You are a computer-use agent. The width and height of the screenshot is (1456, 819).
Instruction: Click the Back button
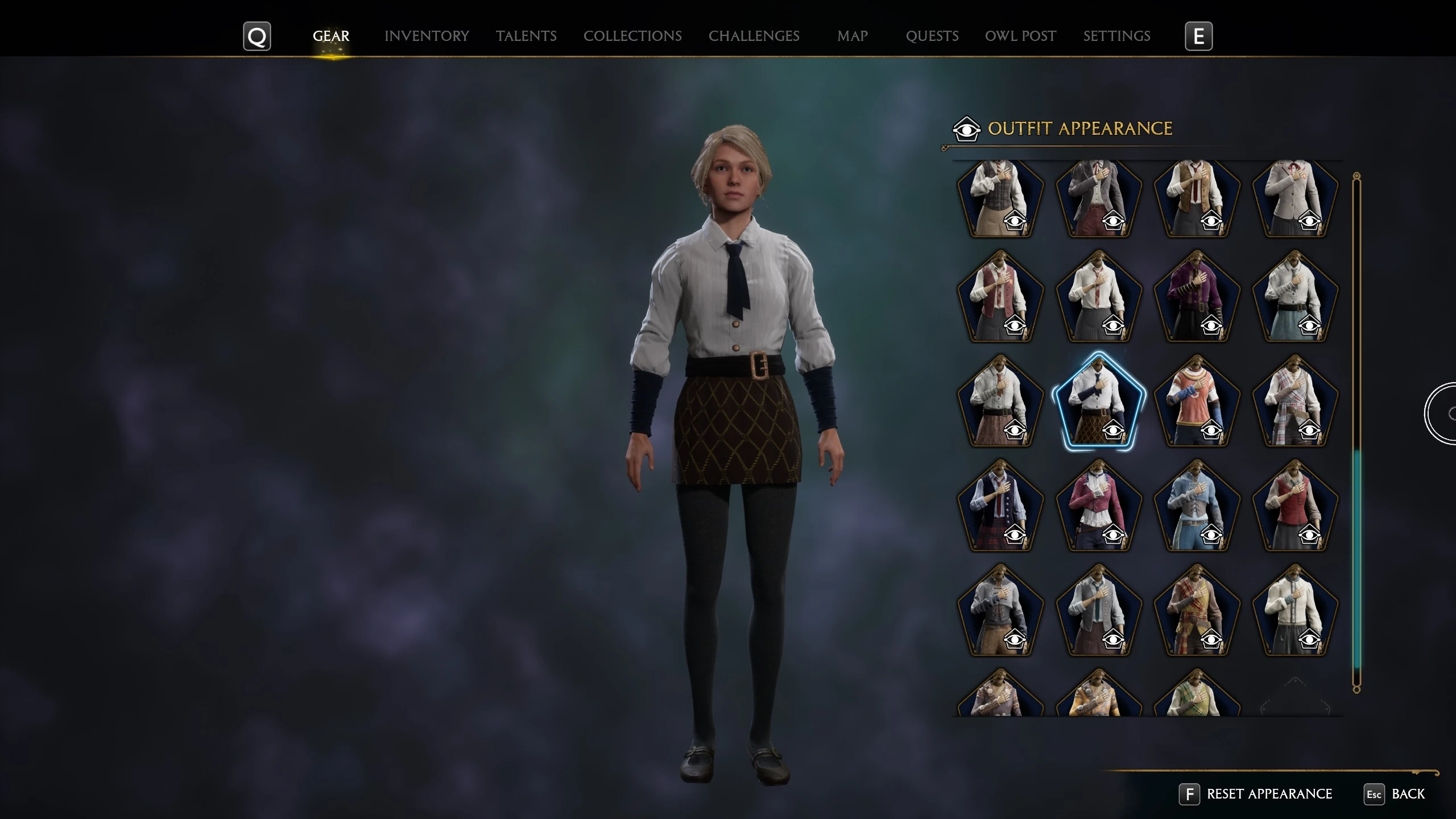(x=1415, y=794)
